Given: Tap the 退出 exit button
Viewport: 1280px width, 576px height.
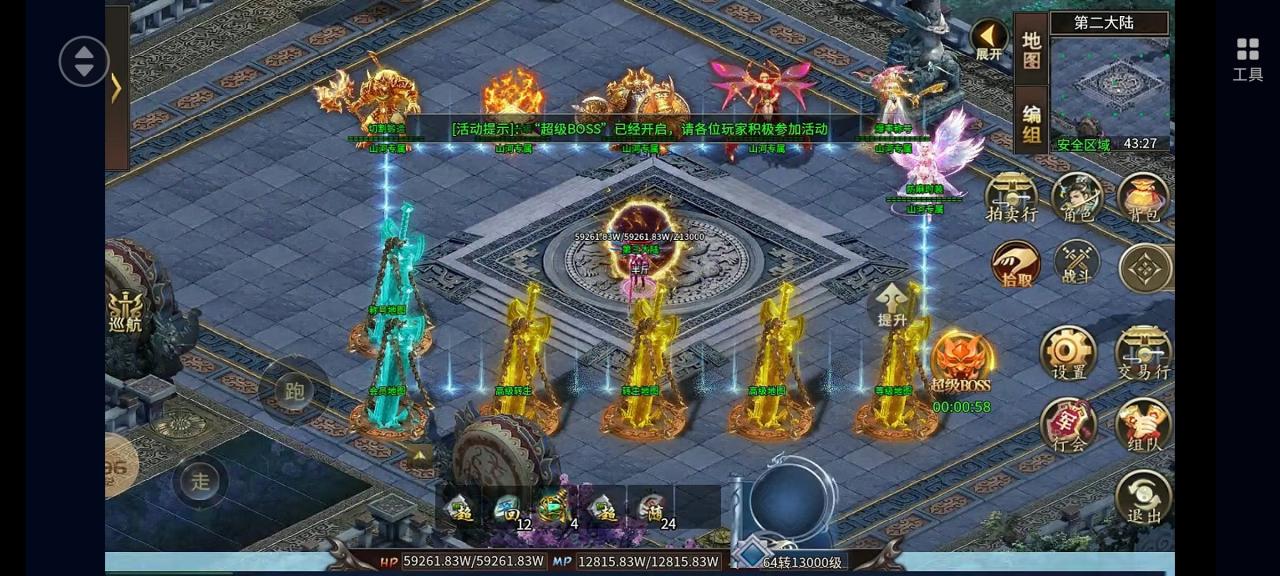Looking at the screenshot, I should 1143,497.
